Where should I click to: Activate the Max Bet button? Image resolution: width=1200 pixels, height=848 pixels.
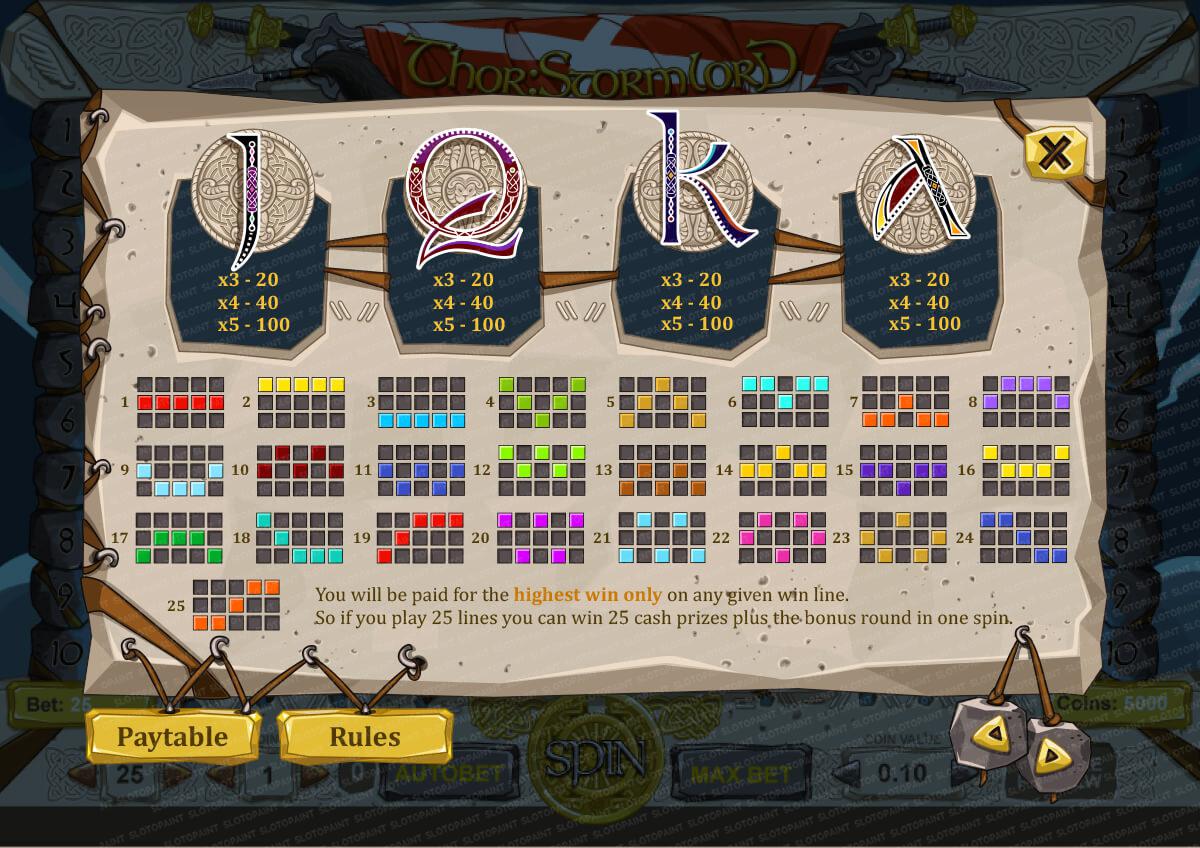(740, 773)
